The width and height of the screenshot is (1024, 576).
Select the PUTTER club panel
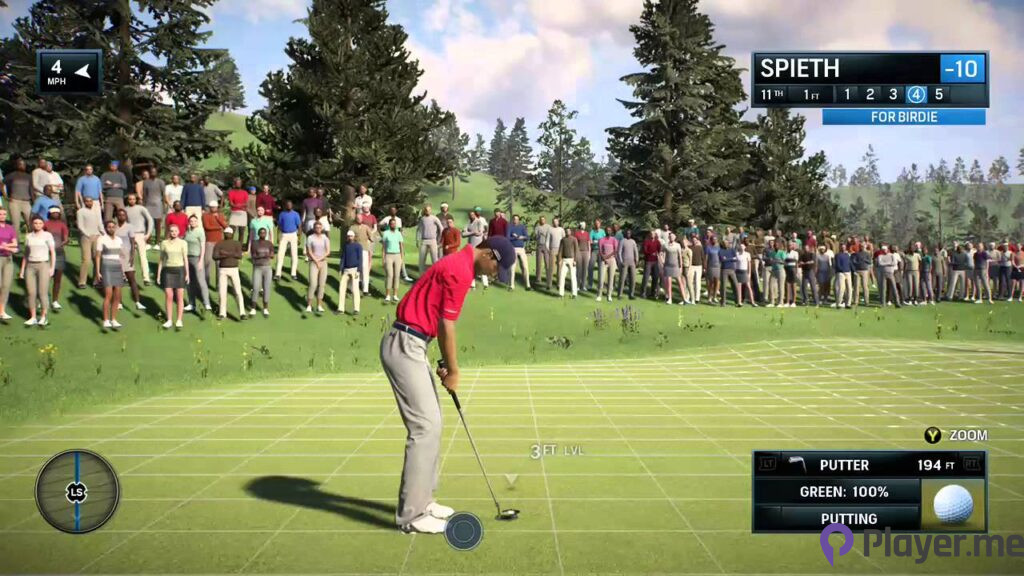pyautogui.click(x=868, y=465)
